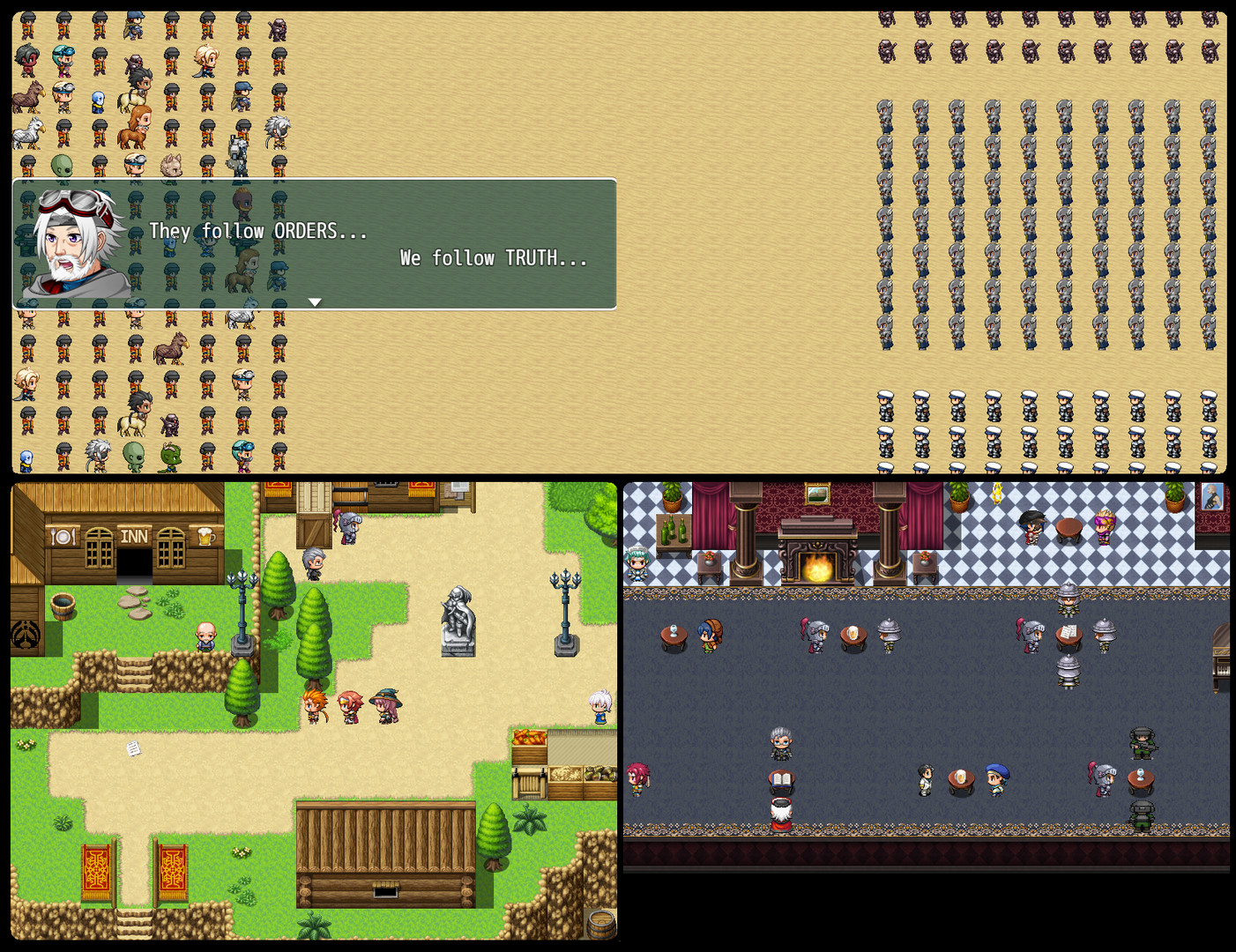Viewport: 1236px width, 952px height.
Task: Open the book on the pedestal in the hall
Action: point(781,777)
